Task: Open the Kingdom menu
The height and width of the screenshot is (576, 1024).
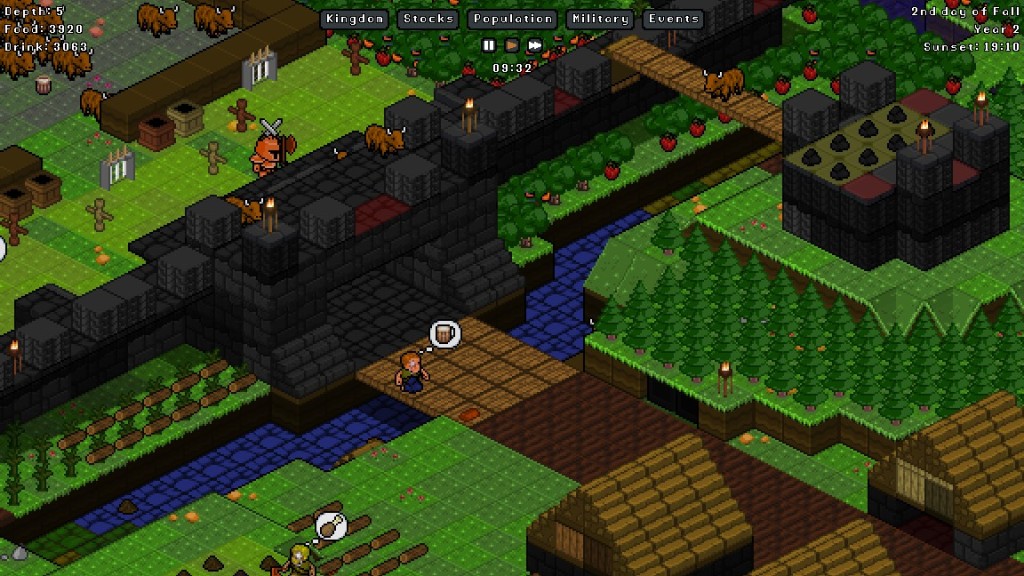Action: (x=355, y=19)
